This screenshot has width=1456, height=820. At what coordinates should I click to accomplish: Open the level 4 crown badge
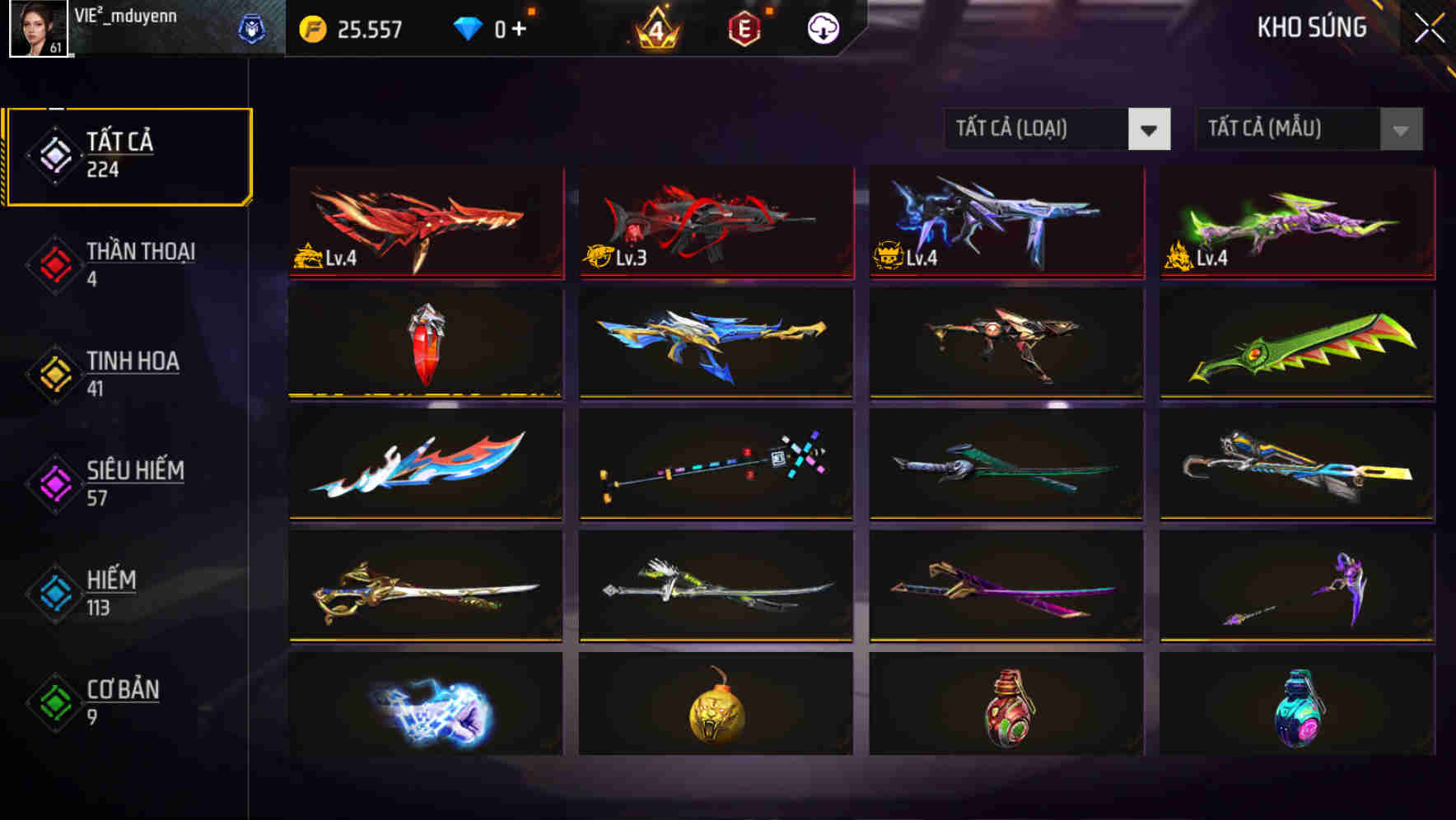pyautogui.click(x=653, y=29)
